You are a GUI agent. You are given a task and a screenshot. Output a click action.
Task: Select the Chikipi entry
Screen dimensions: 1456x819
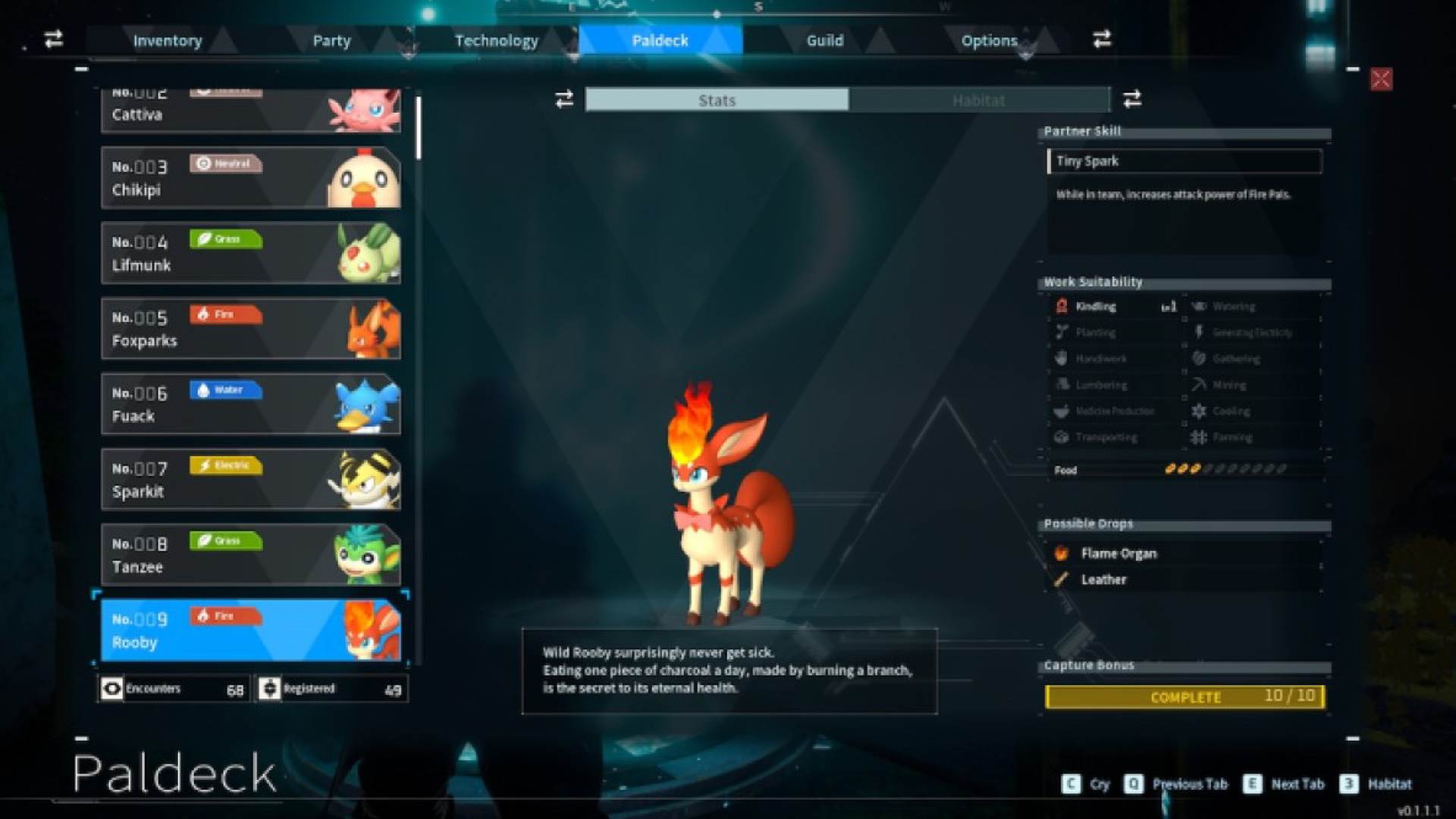(x=250, y=177)
